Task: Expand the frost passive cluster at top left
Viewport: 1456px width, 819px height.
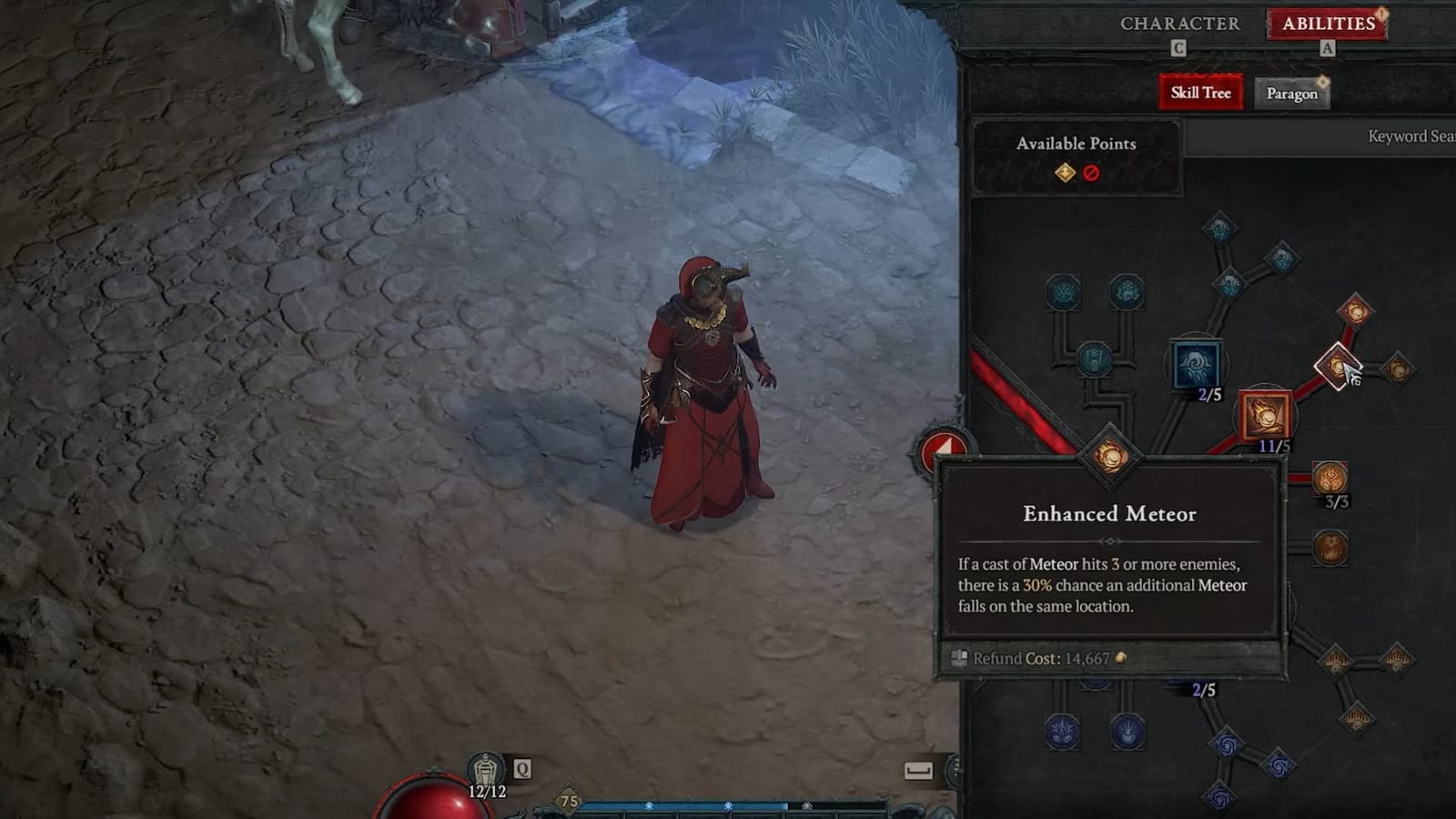Action: 1063,290
